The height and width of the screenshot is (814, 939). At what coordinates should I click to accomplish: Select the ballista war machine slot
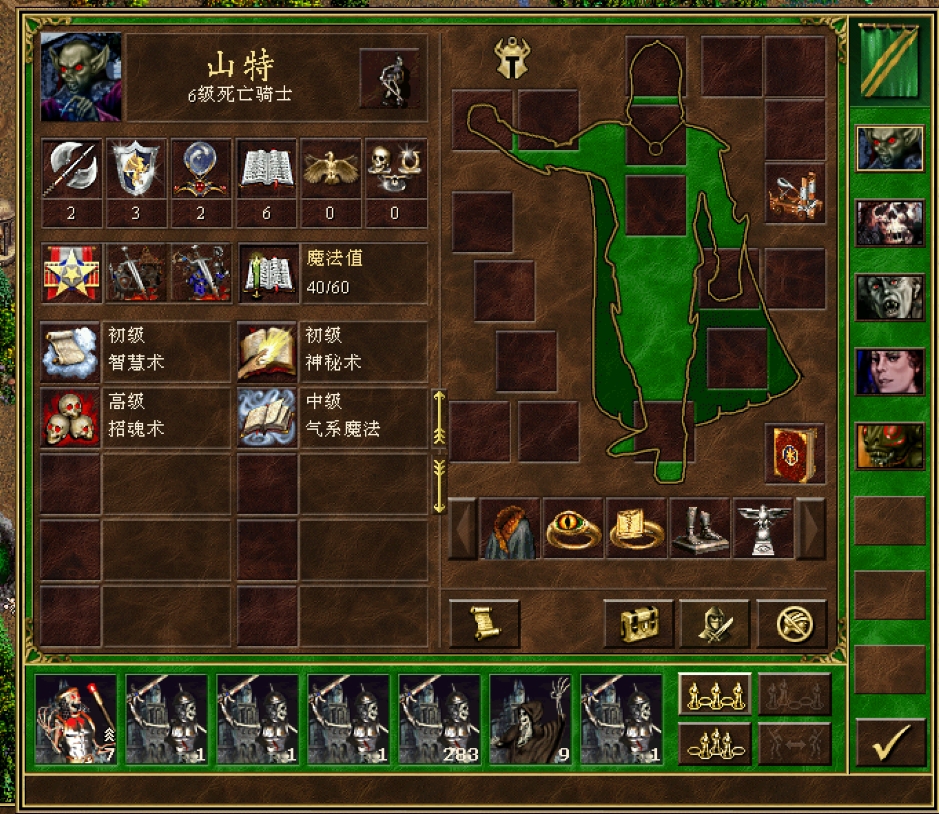[x=796, y=193]
